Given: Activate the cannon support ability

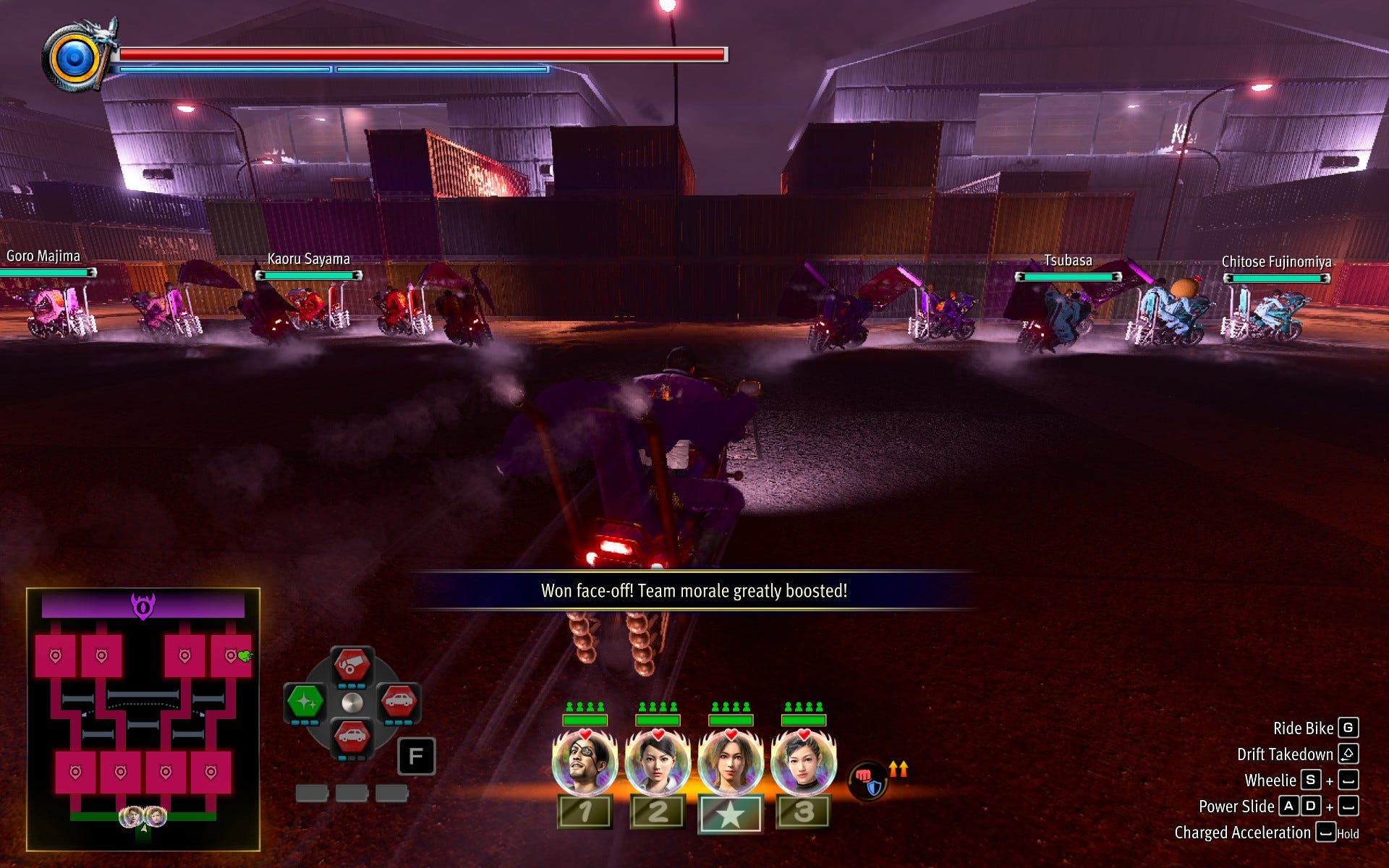Looking at the screenshot, I should (x=352, y=665).
